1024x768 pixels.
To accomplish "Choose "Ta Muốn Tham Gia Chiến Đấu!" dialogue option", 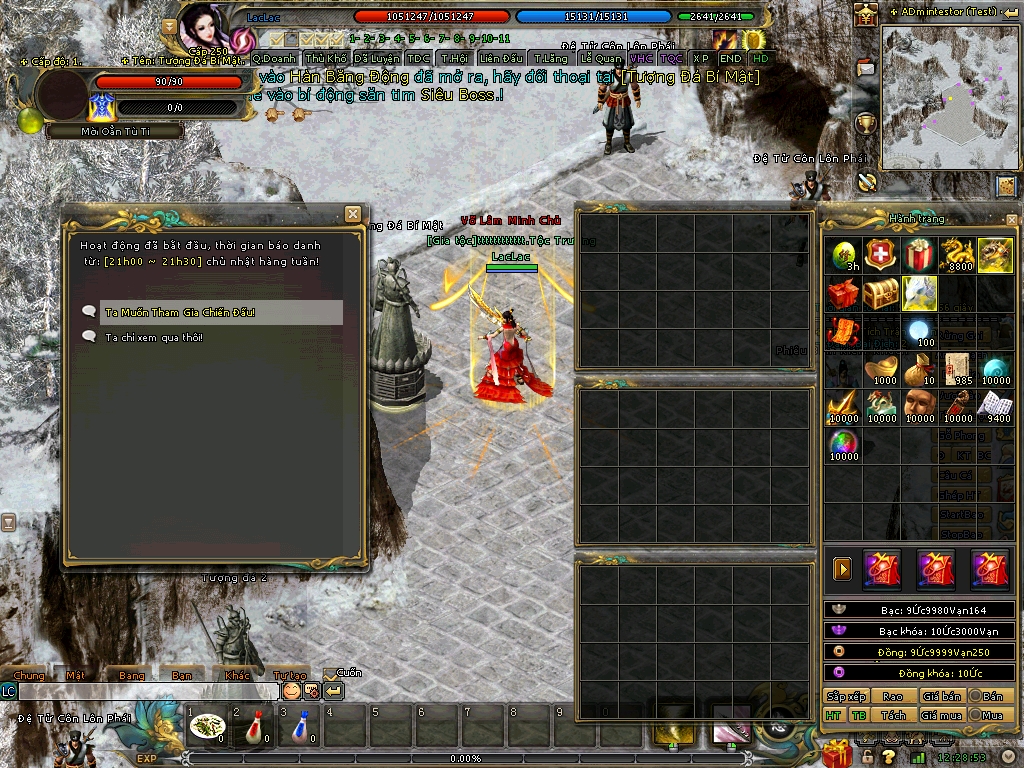I will coord(180,313).
